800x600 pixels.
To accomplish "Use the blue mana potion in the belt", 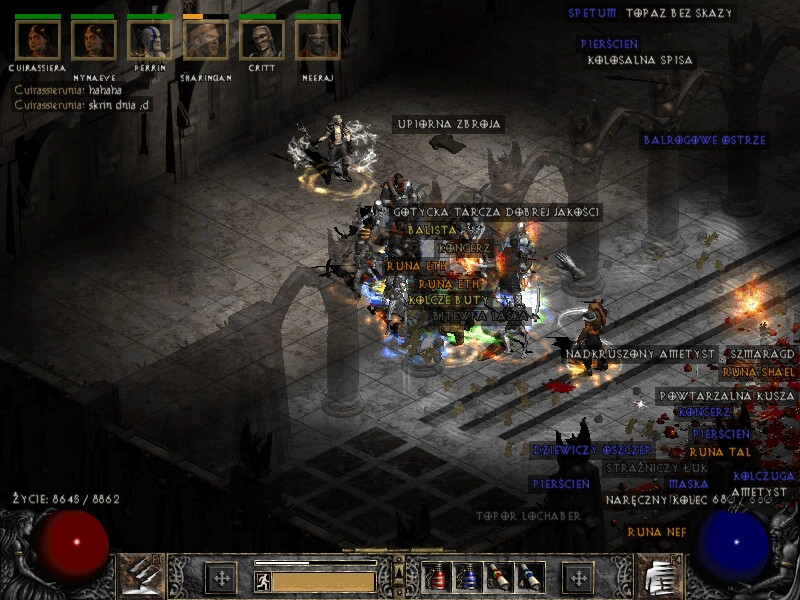I will pyautogui.click(x=466, y=577).
